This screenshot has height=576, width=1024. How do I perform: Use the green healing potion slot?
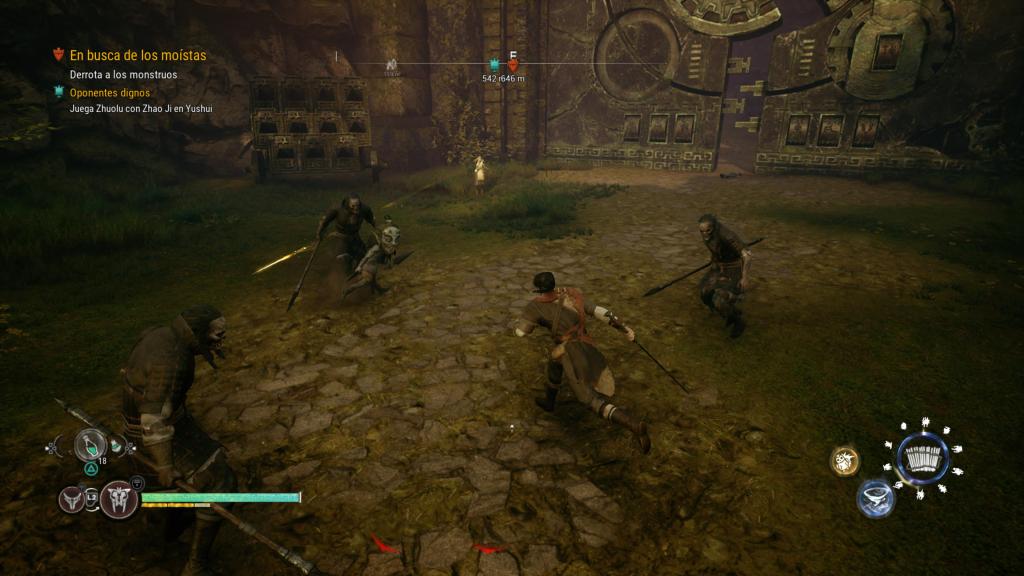[x=90, y=444]
